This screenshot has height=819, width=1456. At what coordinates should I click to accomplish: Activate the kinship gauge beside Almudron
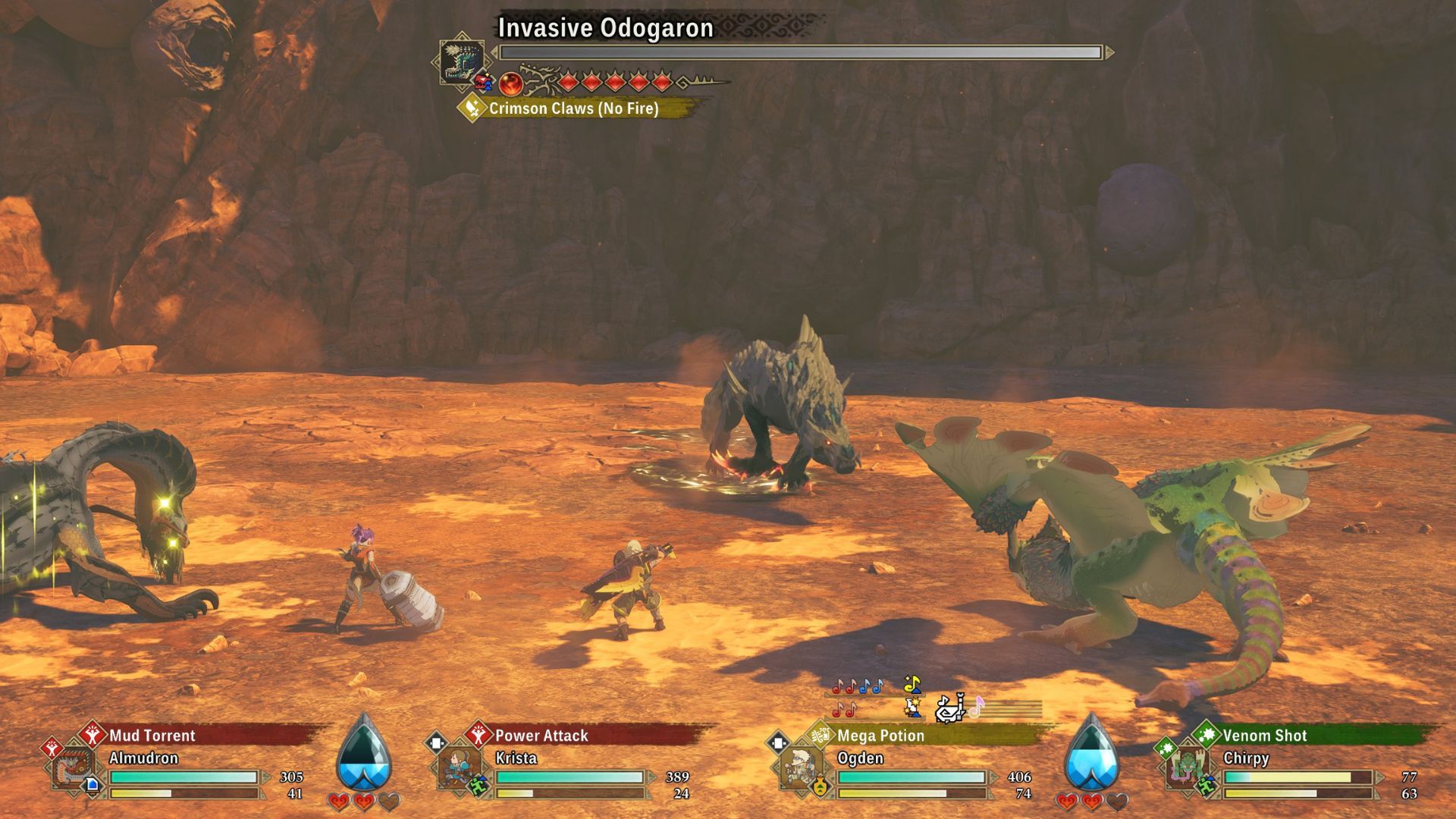[364, 755]
